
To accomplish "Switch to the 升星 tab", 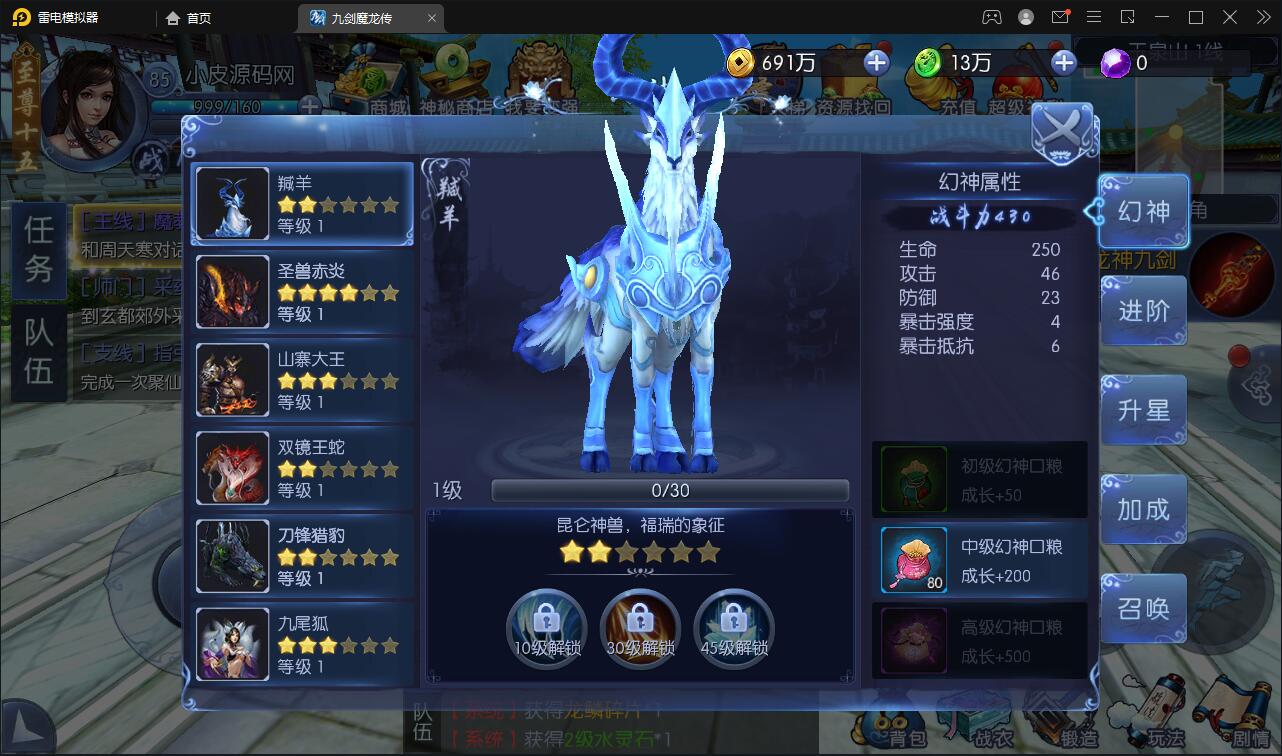I will (x=1143, y=410).
